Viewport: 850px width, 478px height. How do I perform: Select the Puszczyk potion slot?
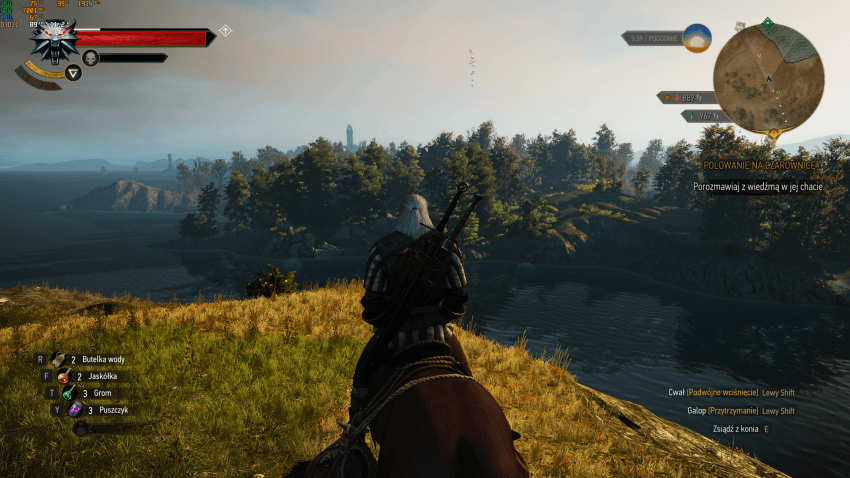pyautogui.click(x=75, y=410)
